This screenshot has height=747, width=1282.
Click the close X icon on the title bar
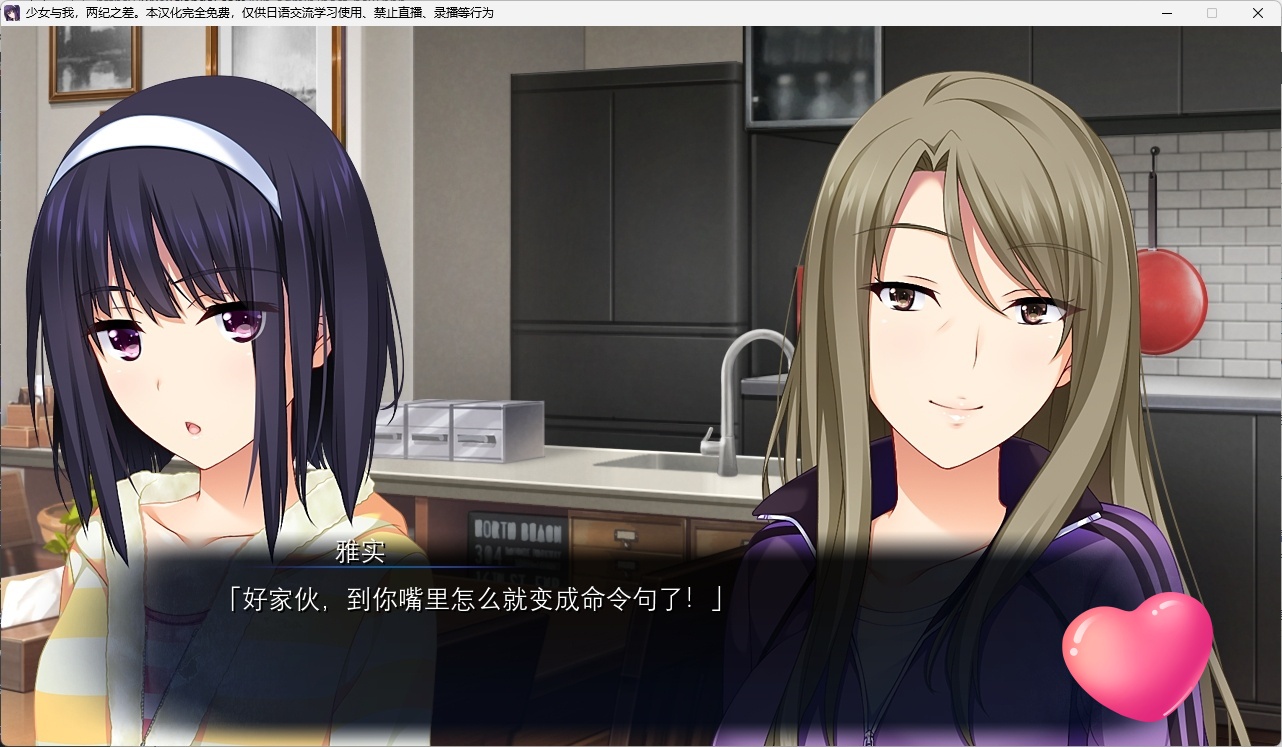(x=1257, y=13)
